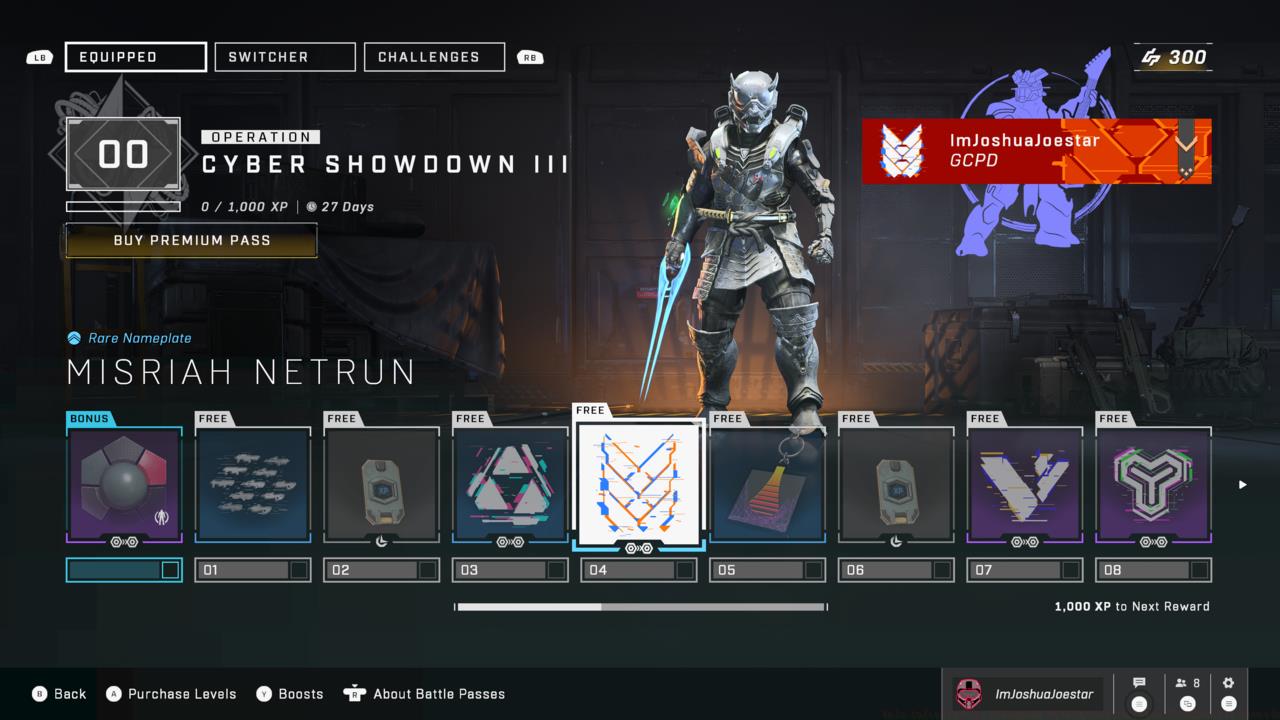This screenshot has width=1280, height=720.
Task: Select the Bonus reward tile
Action: pos(125,485)
